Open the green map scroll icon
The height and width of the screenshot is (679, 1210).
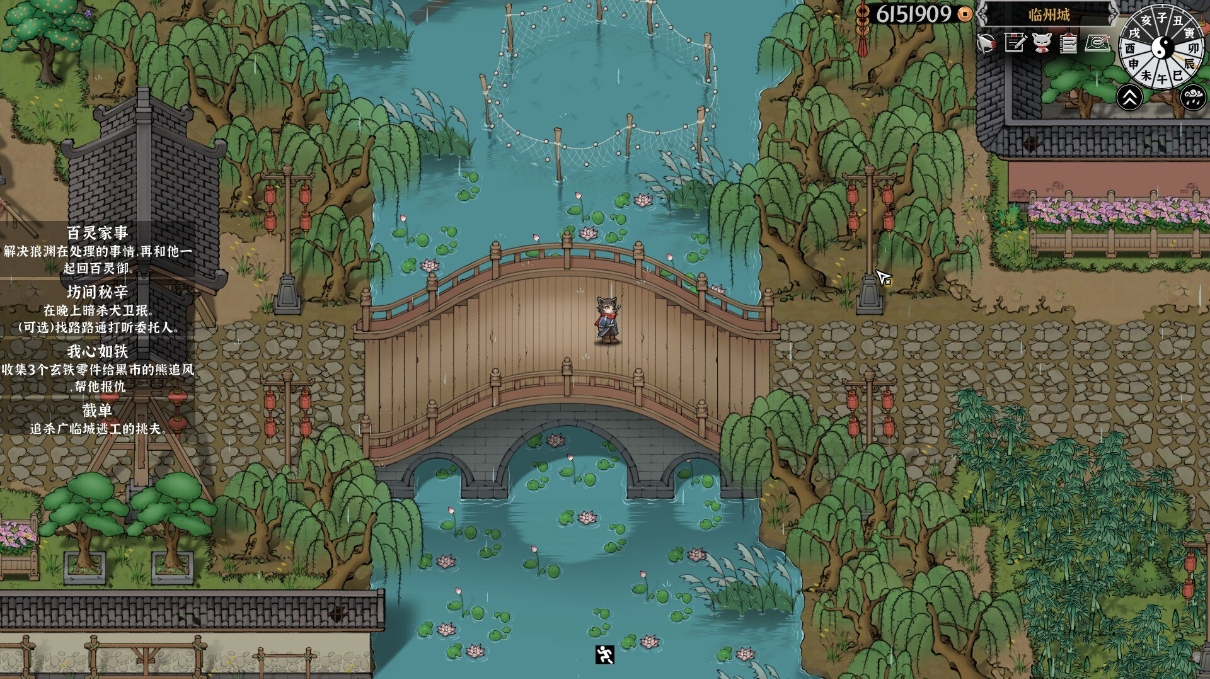click(1099, 43)
